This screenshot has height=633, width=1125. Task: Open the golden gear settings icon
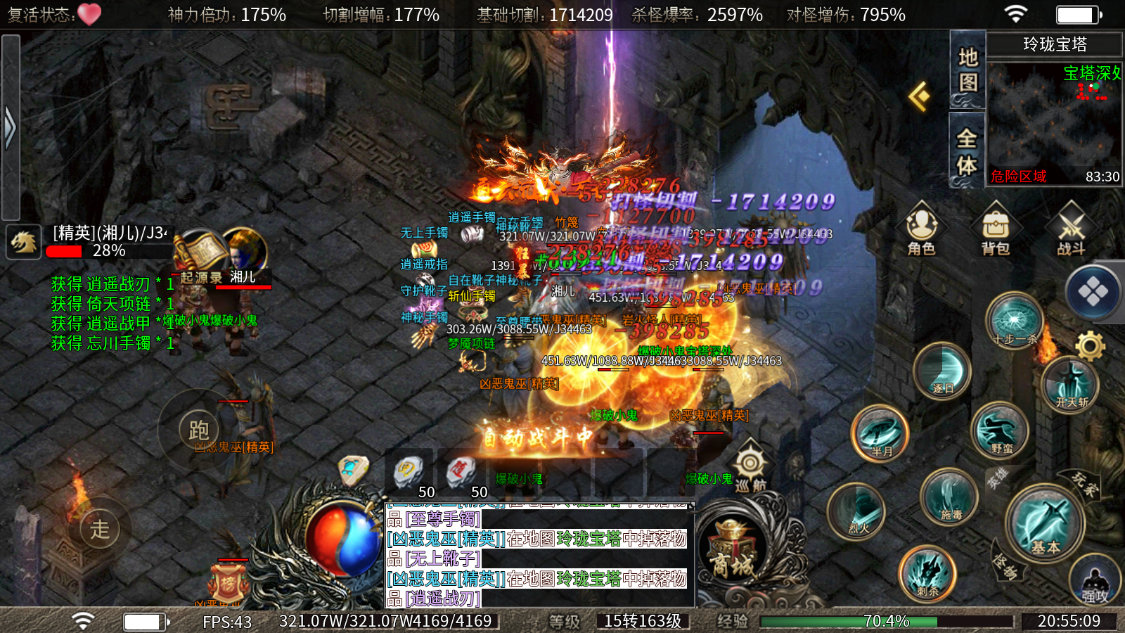(1089, 346)
